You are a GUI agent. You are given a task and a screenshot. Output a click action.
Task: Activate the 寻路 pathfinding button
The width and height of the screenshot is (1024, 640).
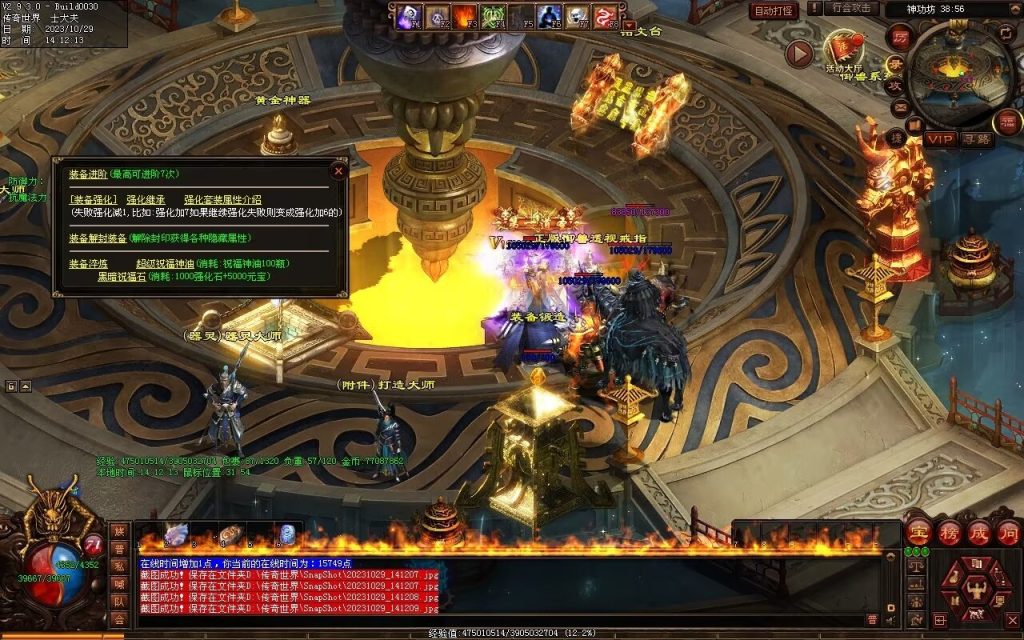(x=977, y=139)
